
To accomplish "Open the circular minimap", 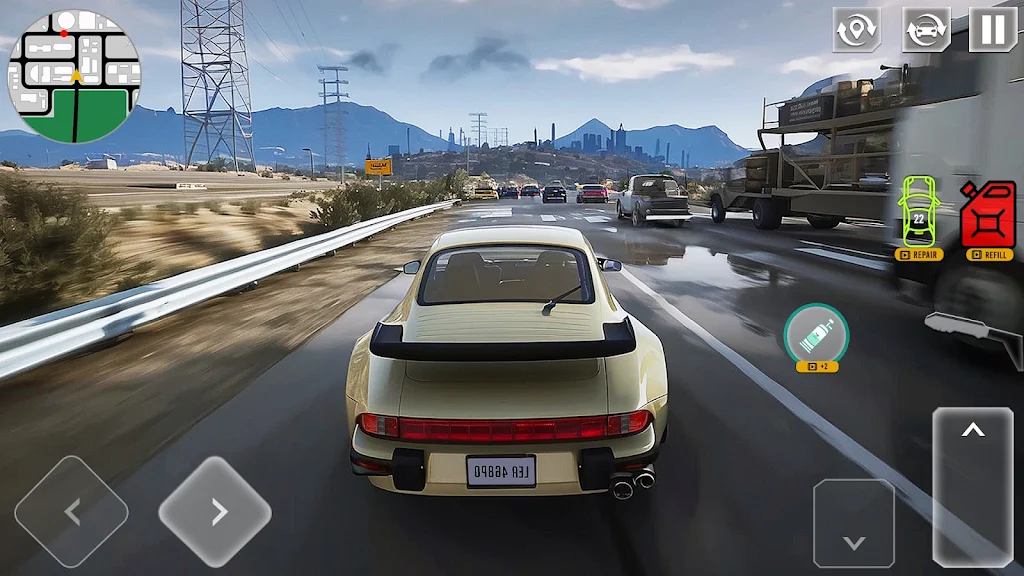I will 75,77.
